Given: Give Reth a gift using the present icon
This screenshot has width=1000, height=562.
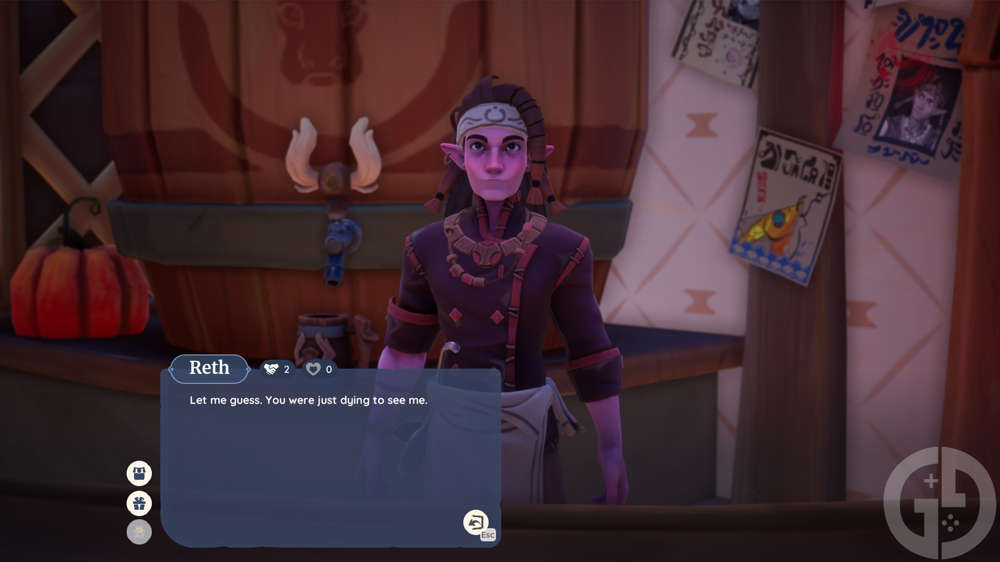Looking at the screenshot, I should 139,503.
